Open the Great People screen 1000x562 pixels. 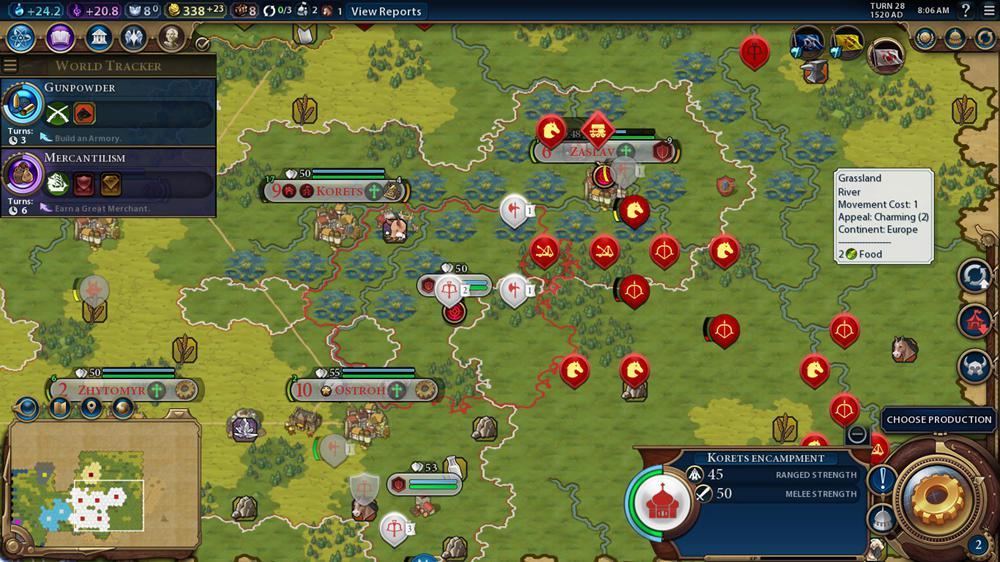pyautogui.click(x=172, y=38)
